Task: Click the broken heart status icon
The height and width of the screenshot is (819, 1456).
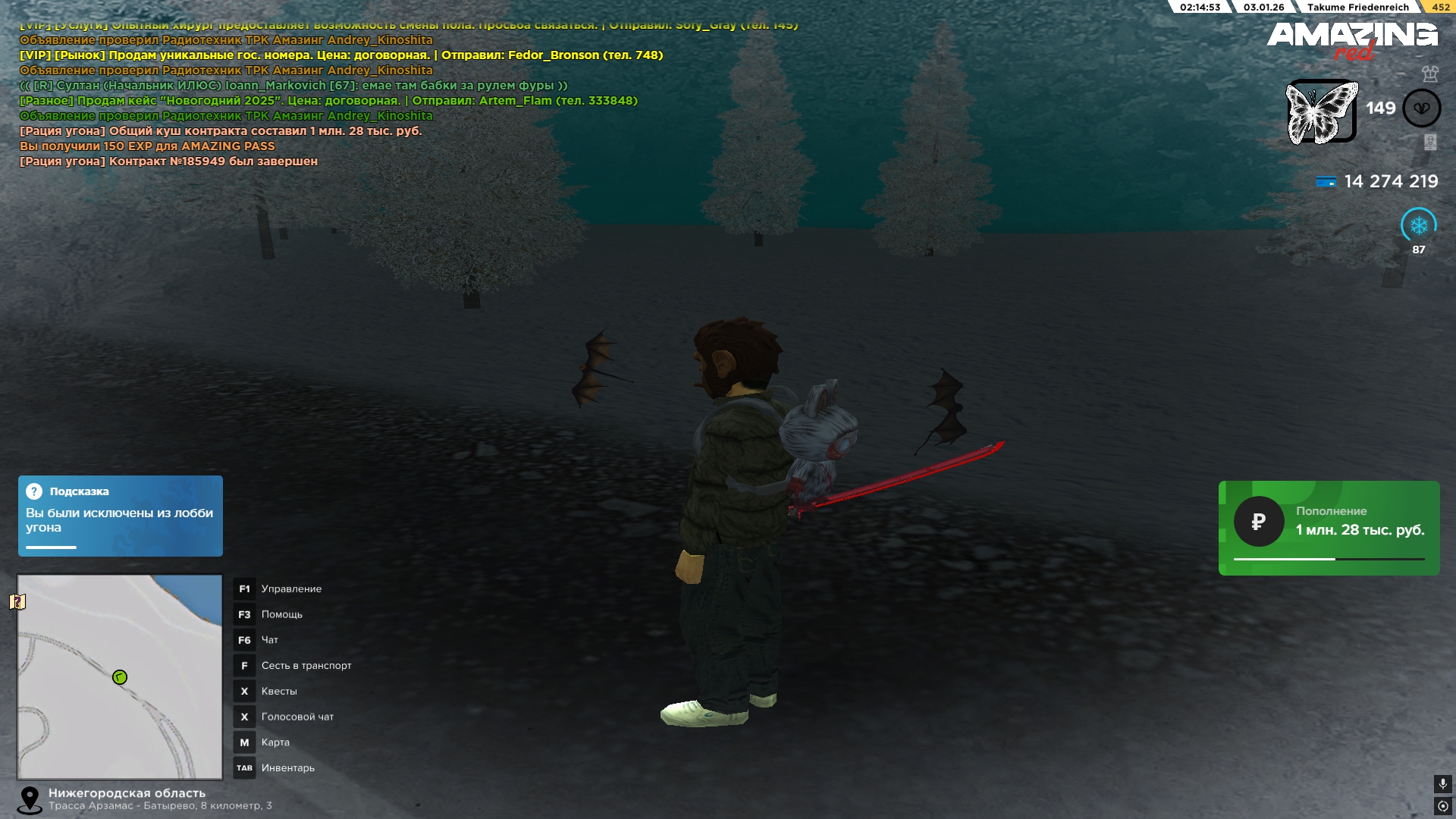Action: click(x=1421, y=108)
